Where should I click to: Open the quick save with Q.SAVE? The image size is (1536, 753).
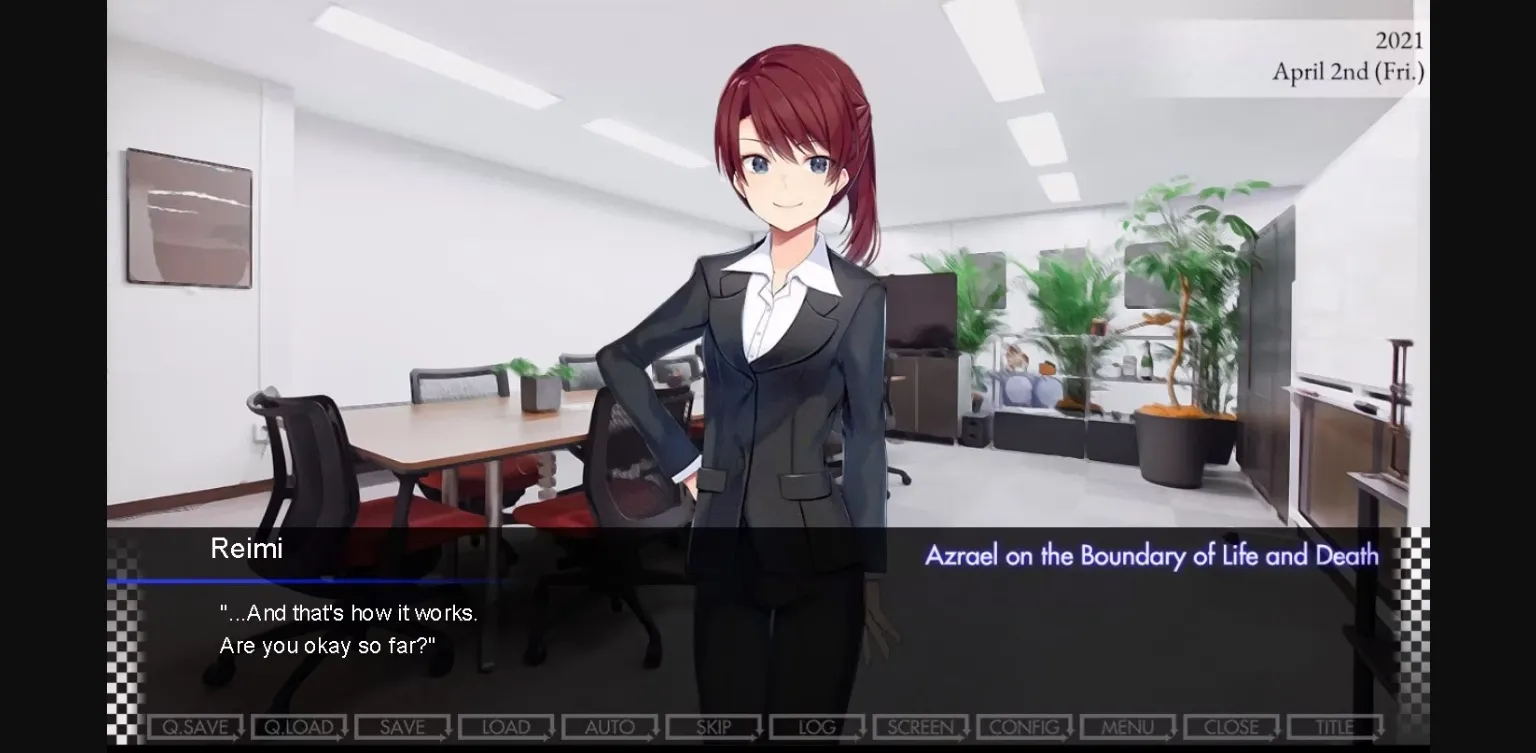(193, 727)
